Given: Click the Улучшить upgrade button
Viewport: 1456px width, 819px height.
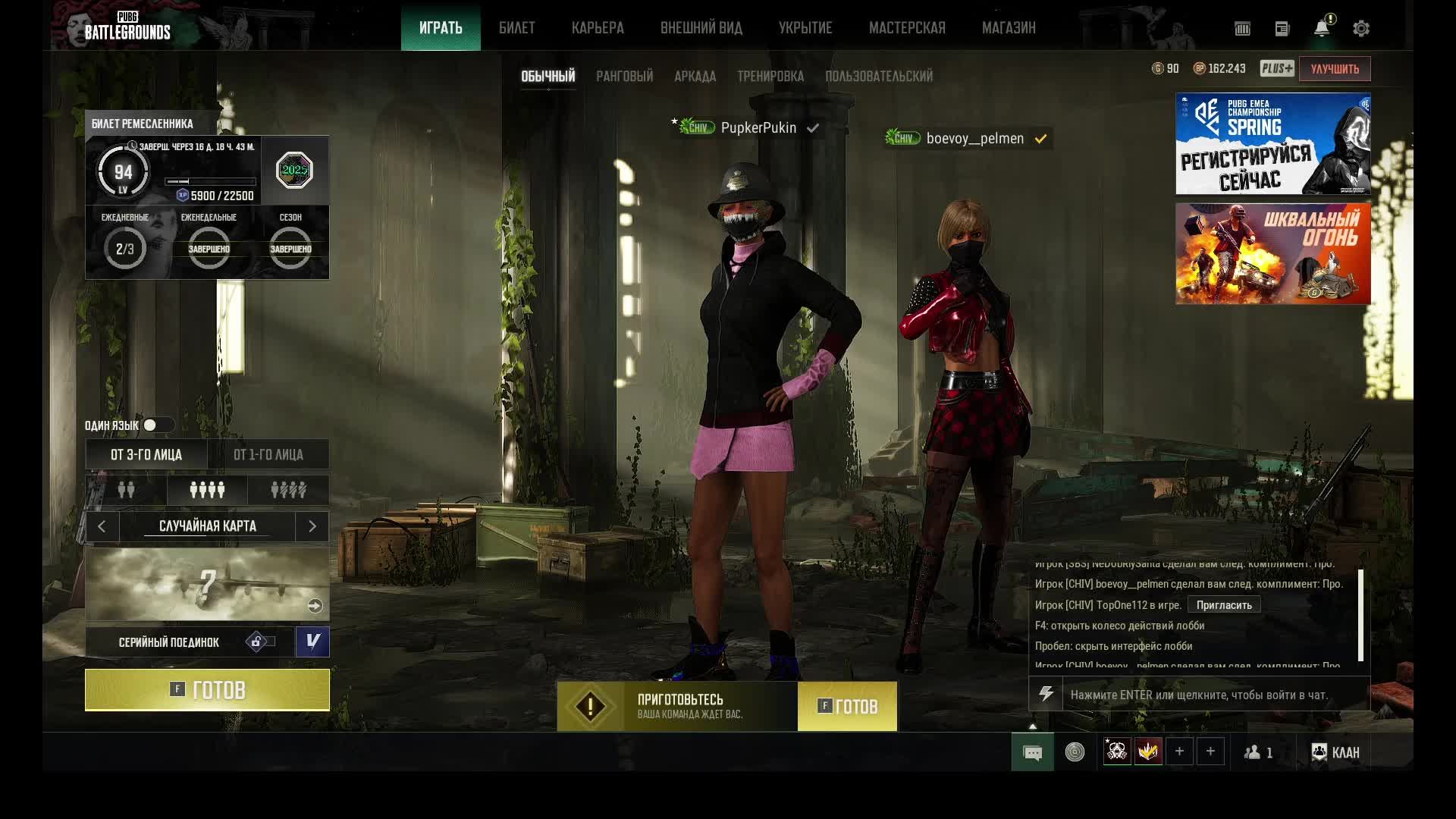Looking at the screenshot, I should (1334, 69).
